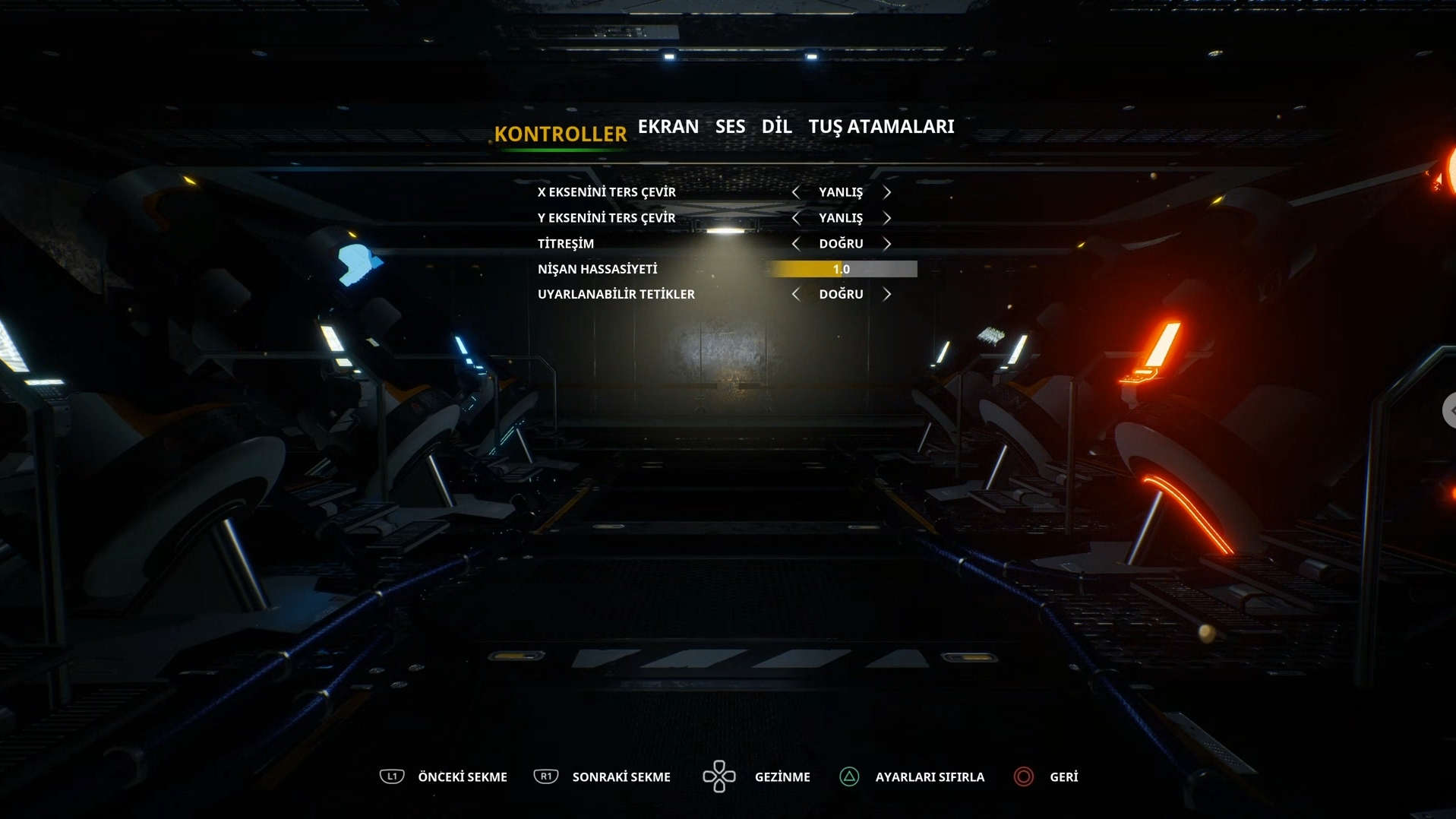Choose AYARLARI SIFIRLA to reset settings
The width and height of the screenshot is (1456, 819).
[x=911, y=776]
